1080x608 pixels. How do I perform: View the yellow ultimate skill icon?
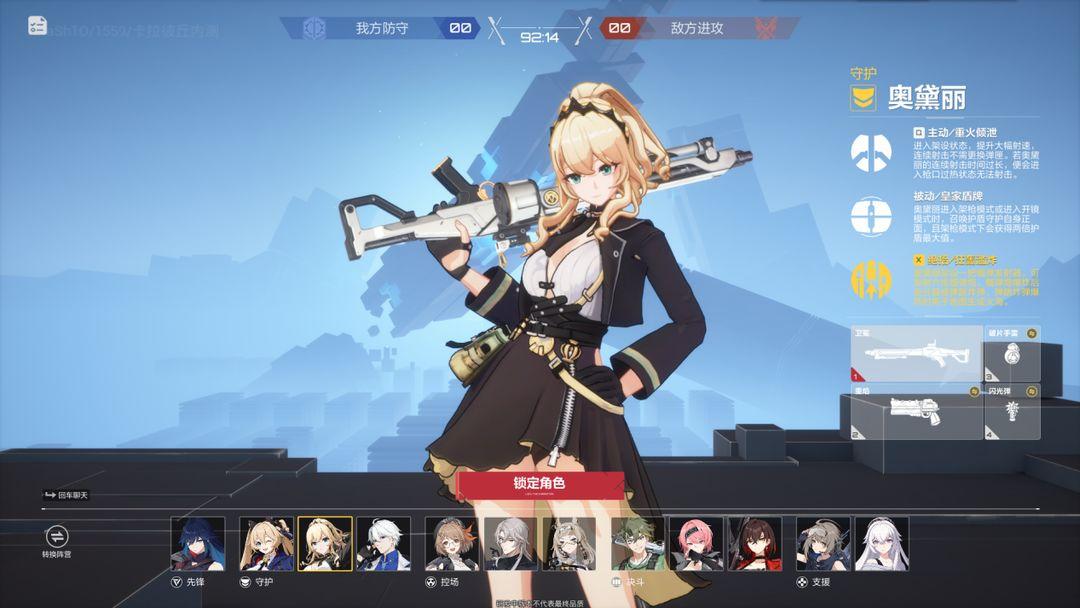(x=871, y=279)
